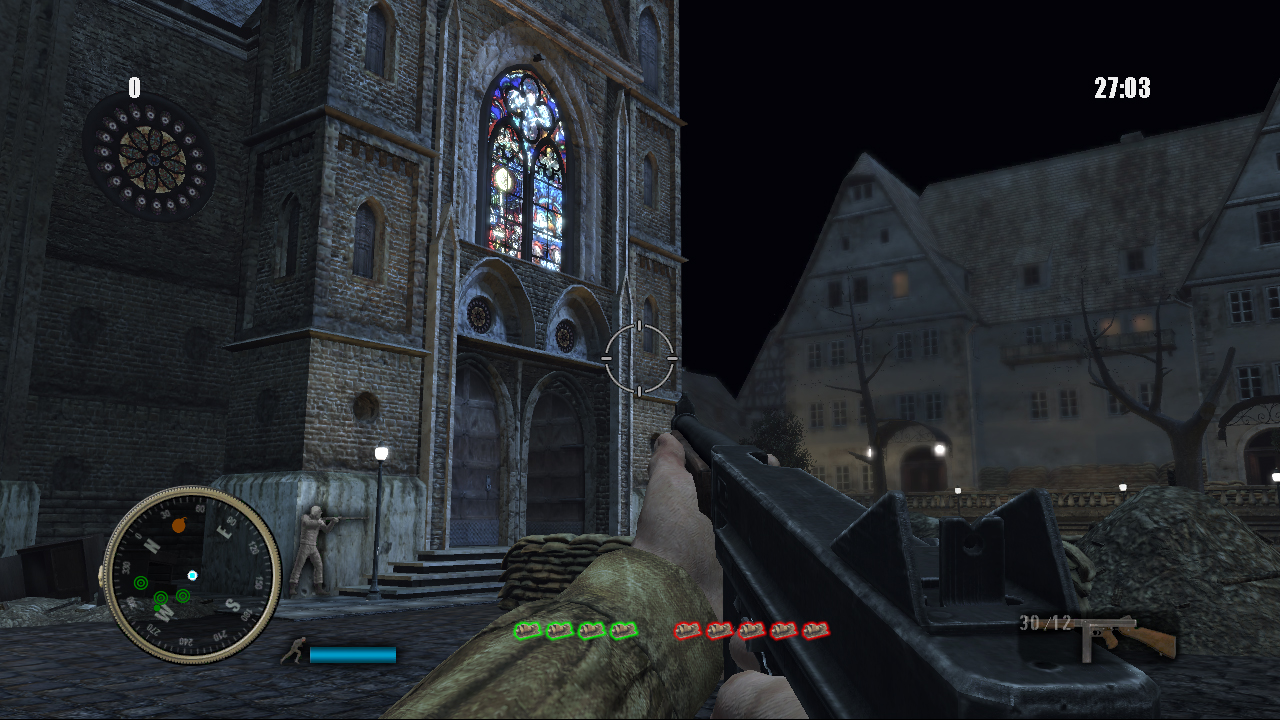Click the circular compass minimap
Image resolution: width=1280 pixels, height=720 pixels.
(x=192, y=574)
